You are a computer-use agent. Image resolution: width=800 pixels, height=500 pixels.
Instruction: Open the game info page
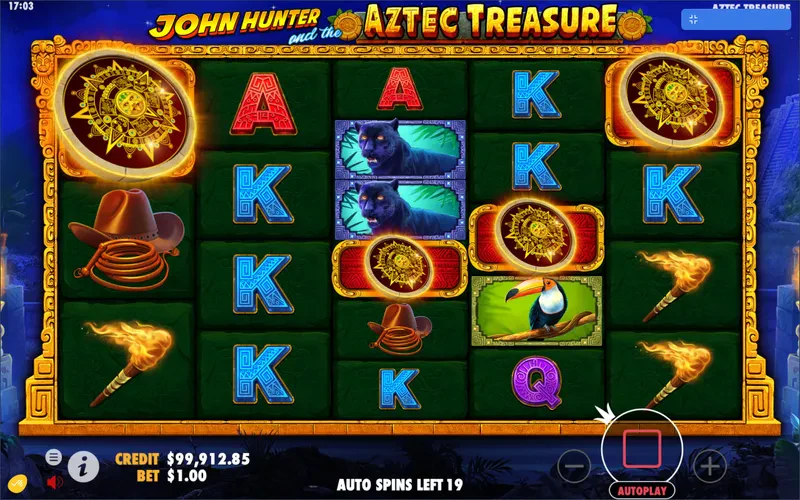[x=82, y=465]
